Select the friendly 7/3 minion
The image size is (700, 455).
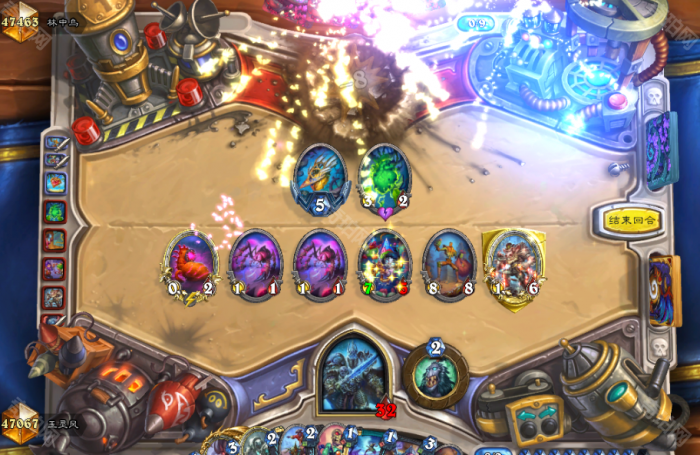[385, 263]
